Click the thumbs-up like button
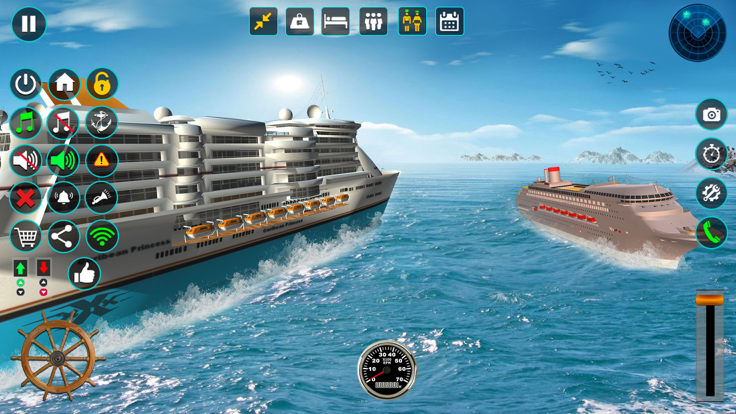Viewport: 736px width, 414px height. click(84, 273)
